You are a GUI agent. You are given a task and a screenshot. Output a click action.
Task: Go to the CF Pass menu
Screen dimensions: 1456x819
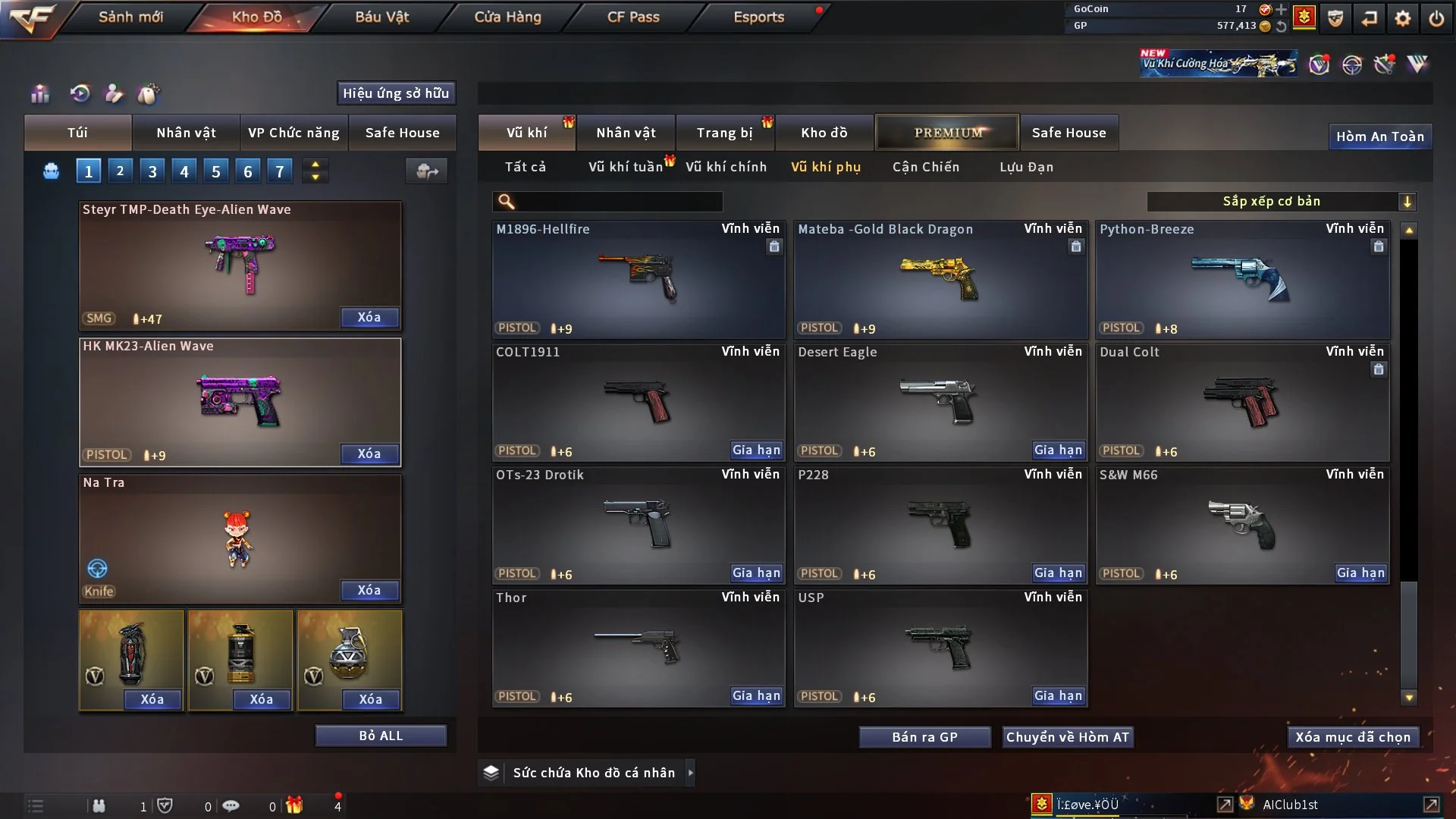[633, 17]
